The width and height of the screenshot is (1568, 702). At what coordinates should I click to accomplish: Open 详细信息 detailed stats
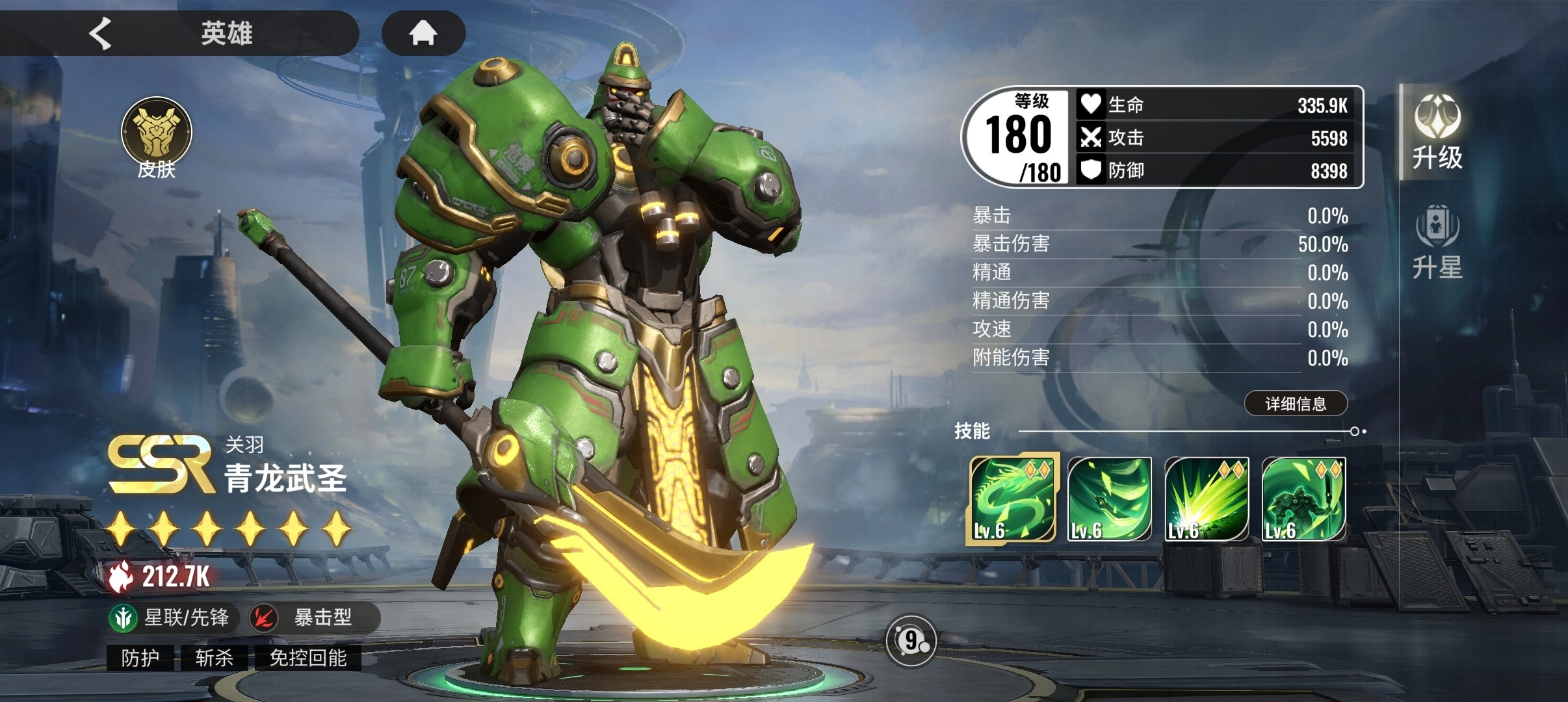(x=1295, y=404)
